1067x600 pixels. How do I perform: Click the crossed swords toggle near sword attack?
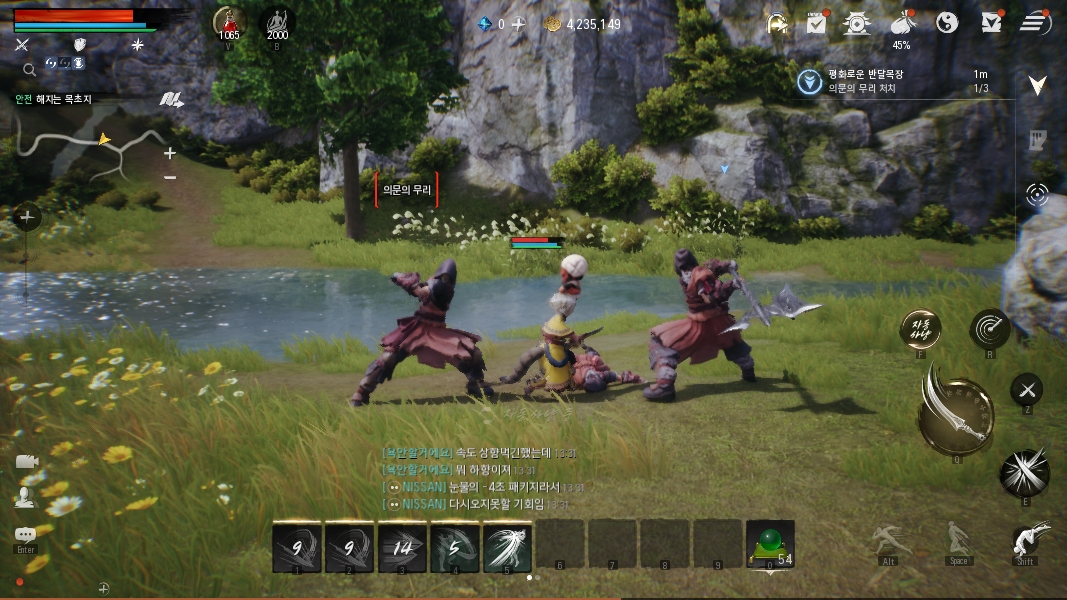pos(1027,389)
